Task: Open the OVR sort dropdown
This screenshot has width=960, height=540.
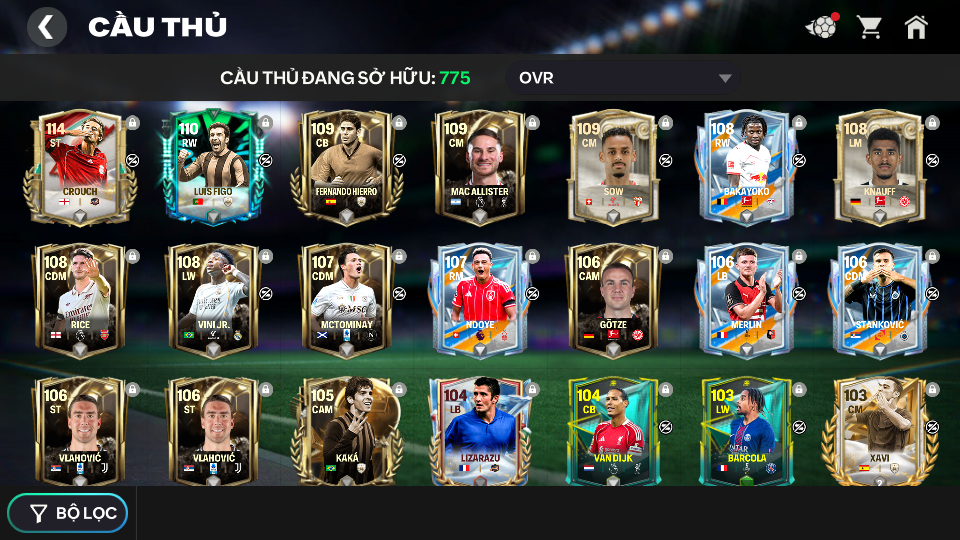Action: [x=625, y=78]
